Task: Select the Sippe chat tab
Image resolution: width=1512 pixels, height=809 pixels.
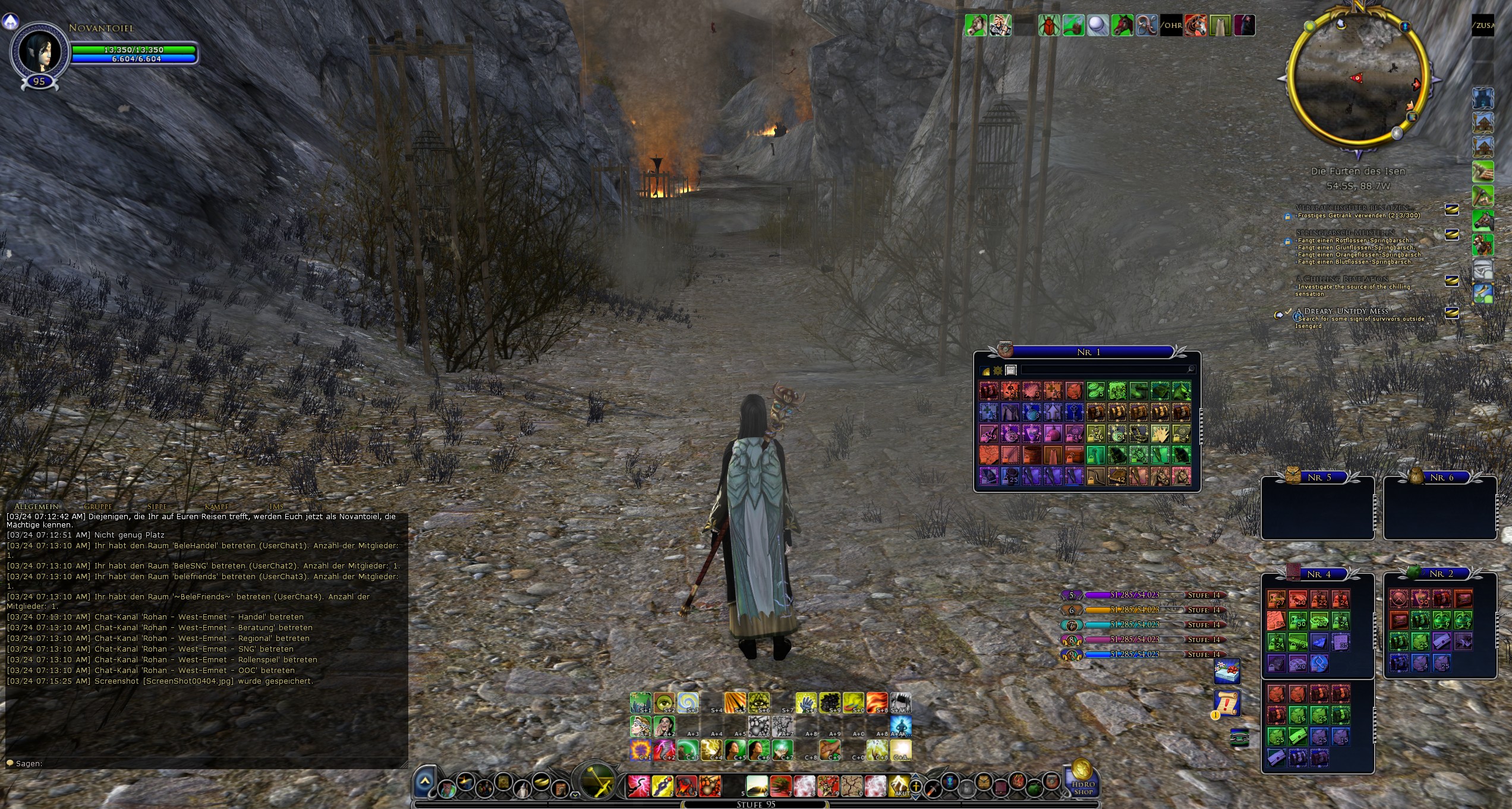Action: 157,507
